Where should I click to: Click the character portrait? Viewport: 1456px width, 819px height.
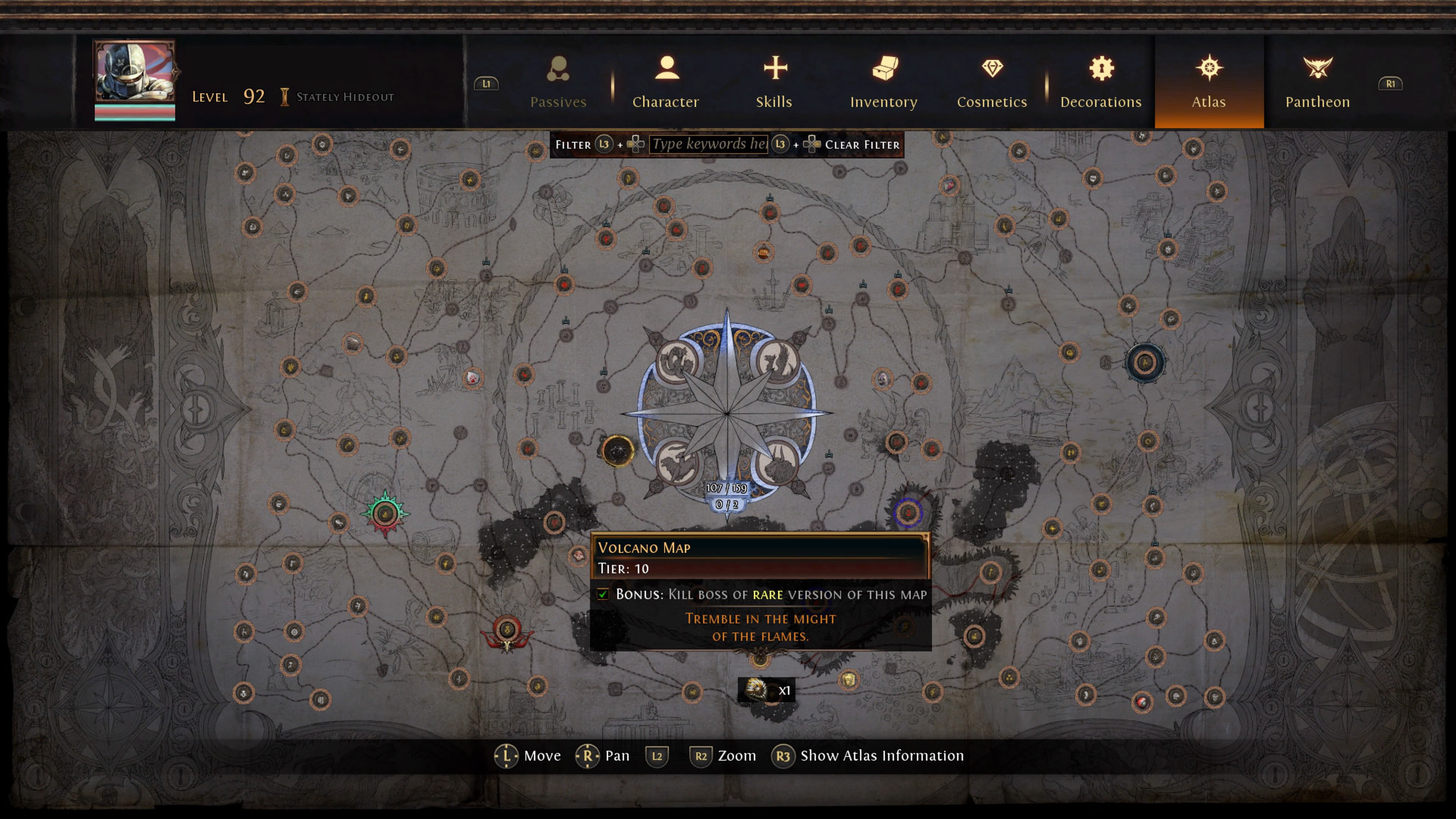click(134, 74)
